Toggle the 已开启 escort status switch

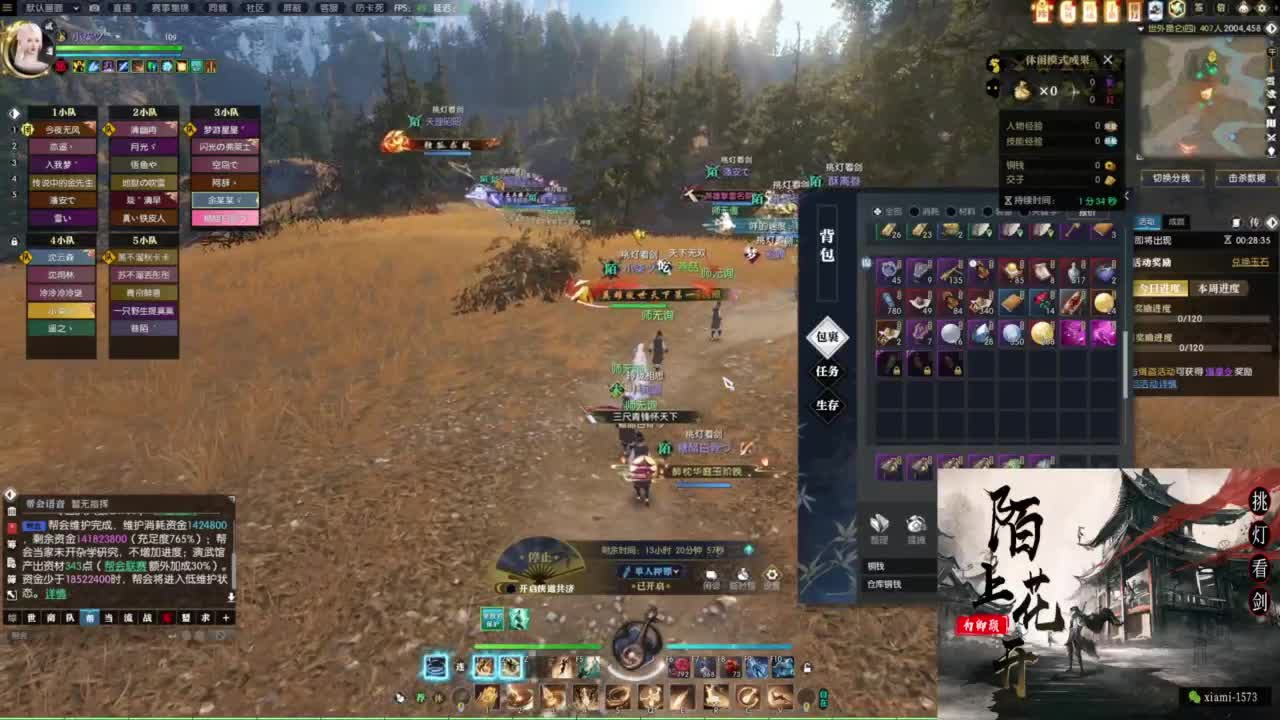point(649,586)
